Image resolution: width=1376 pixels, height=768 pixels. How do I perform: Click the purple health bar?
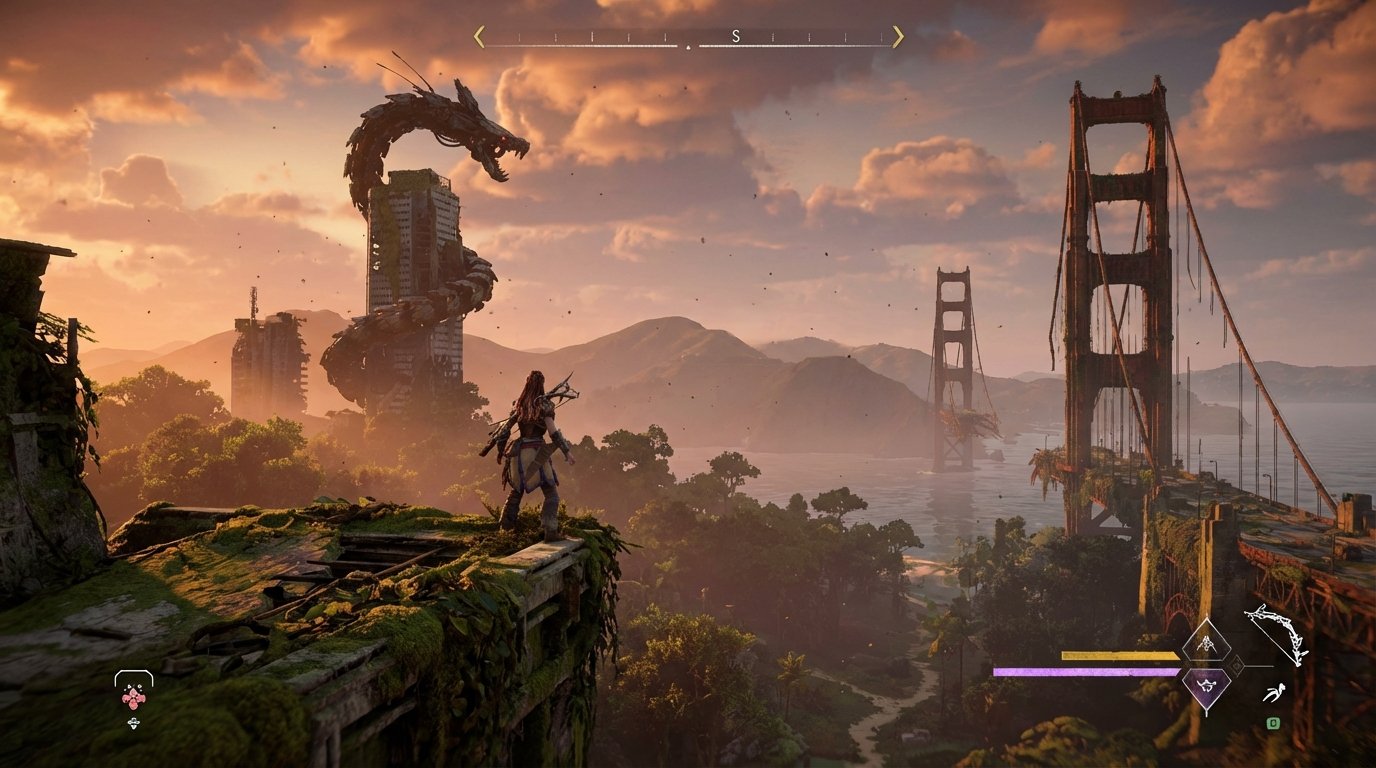[1090, 672]
